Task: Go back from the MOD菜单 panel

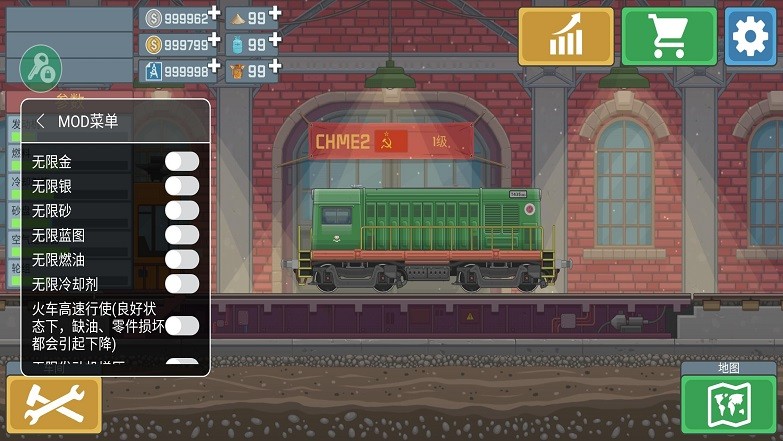Action: [x=40, y=121]
